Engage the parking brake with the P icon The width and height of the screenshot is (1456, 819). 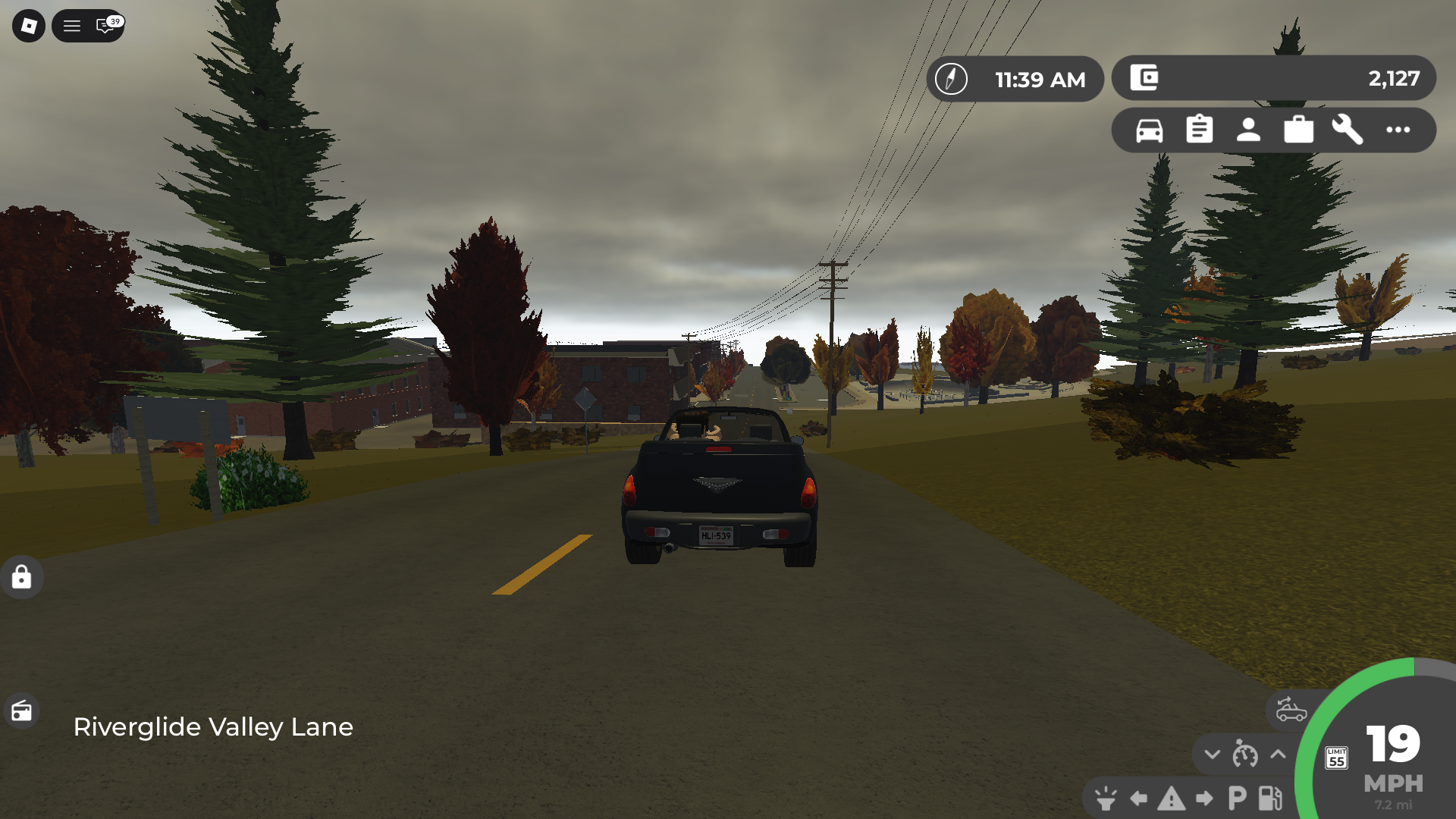1237,797
